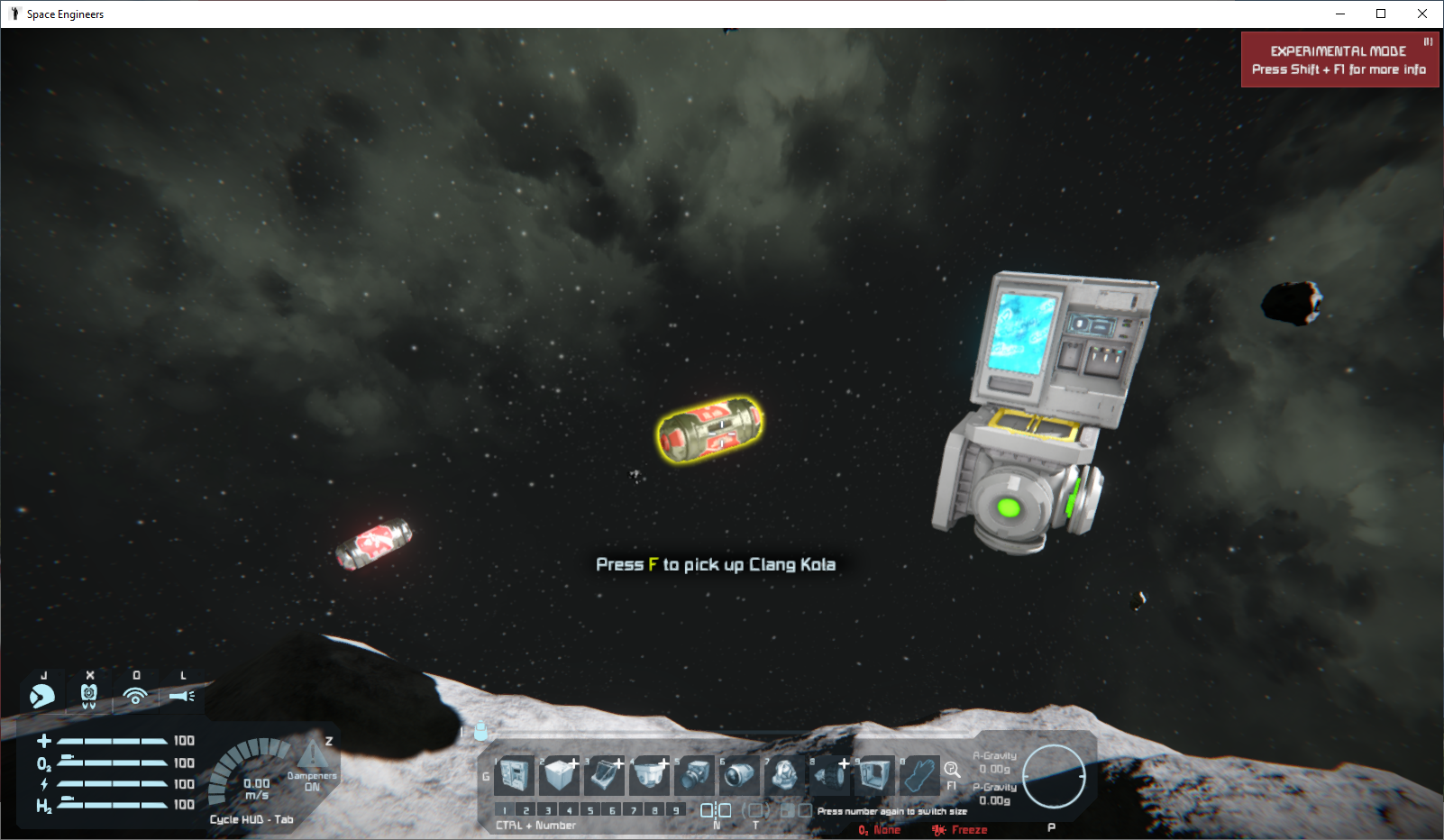Choose the thruster block in slot 6

(x=739, y=774)
